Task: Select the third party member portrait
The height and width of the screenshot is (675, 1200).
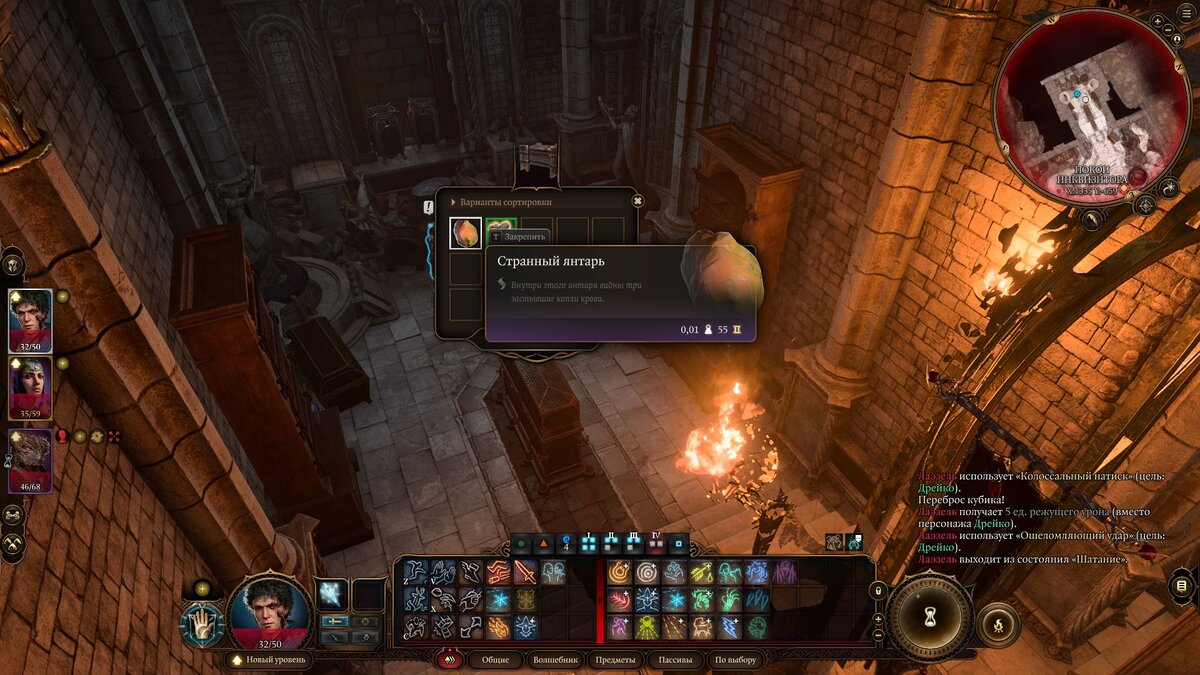Action: pos(31,459)
